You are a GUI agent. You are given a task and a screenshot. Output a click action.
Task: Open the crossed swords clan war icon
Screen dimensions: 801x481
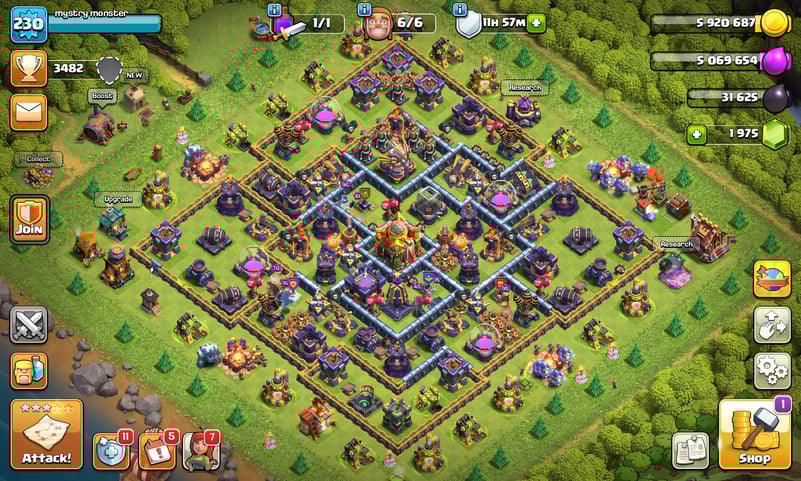(x=28, y=324)
